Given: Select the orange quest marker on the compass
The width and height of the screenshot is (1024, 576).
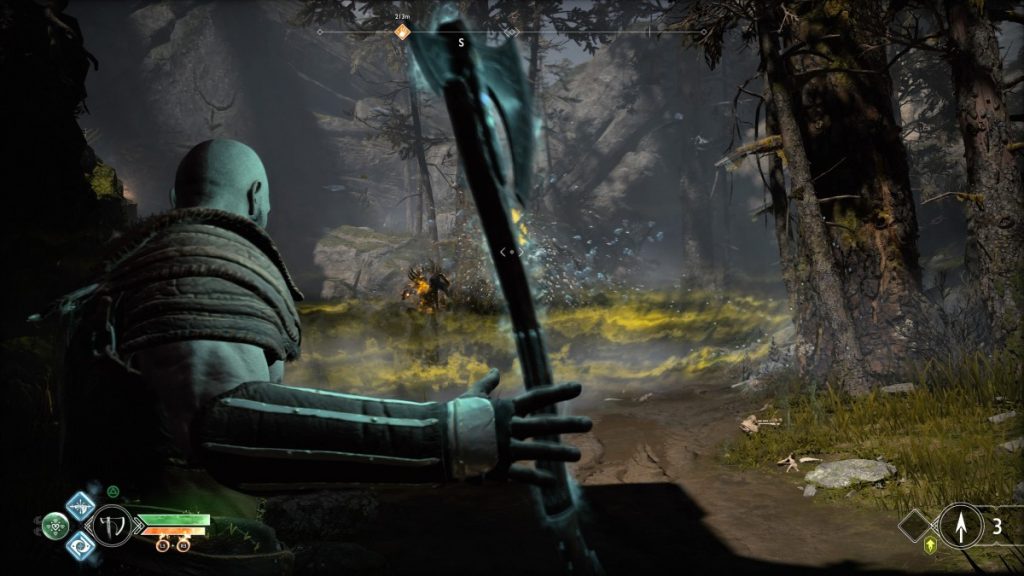Looking at the screenshot, I should click(x=402, y=32).
